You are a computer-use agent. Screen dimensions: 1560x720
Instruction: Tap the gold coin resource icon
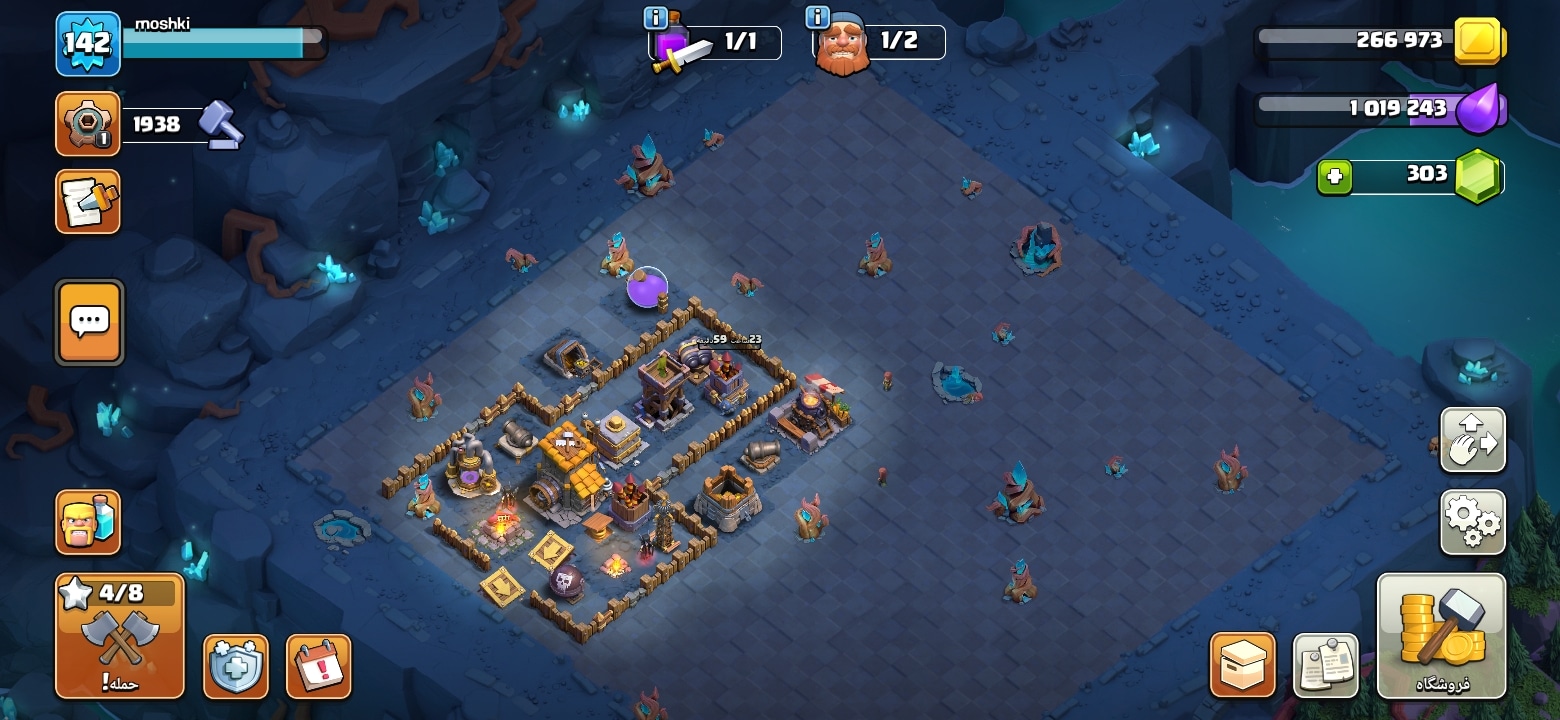(x=1477, y=41)
